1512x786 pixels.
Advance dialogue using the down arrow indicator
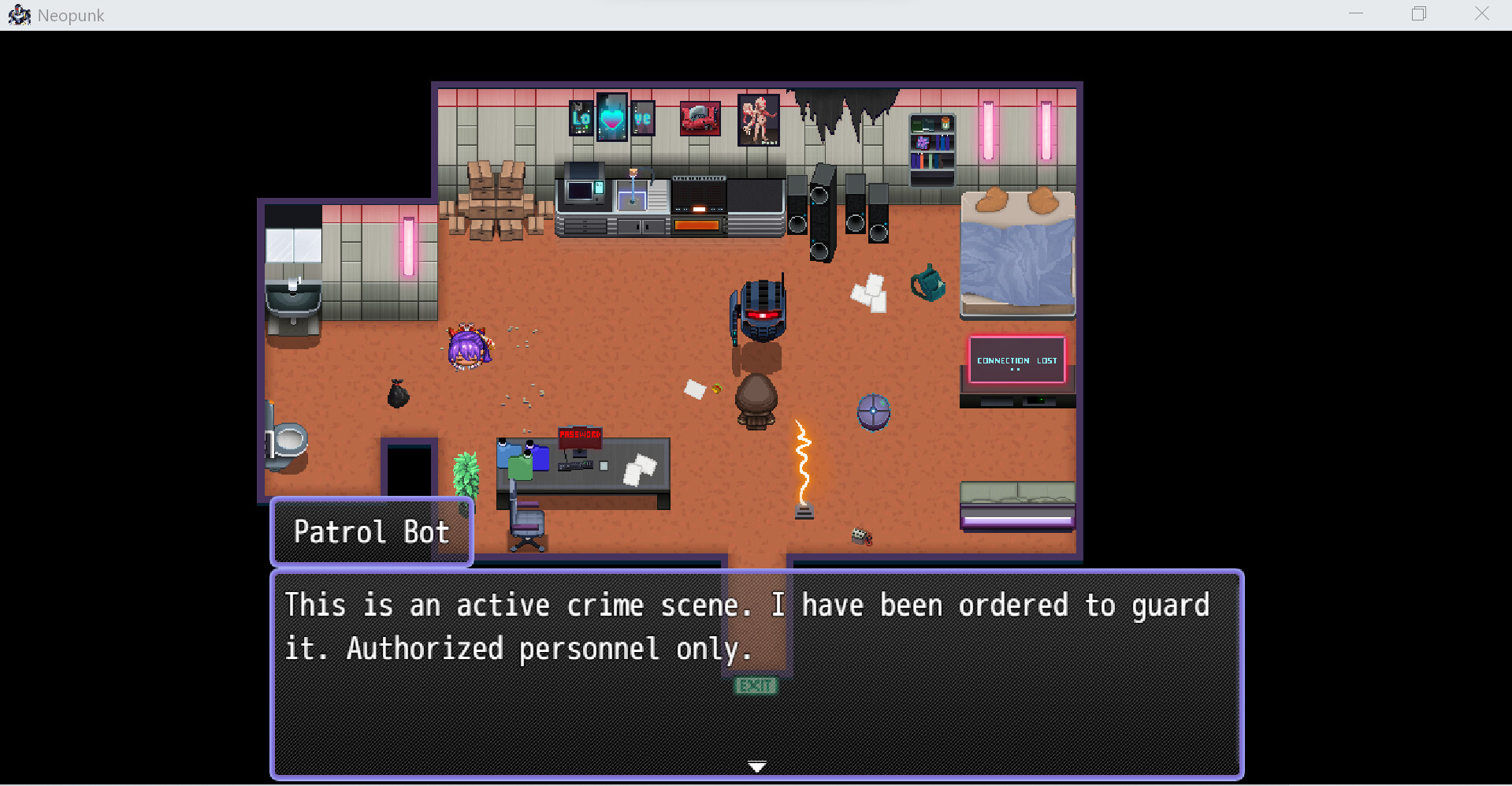pos(756,765)
